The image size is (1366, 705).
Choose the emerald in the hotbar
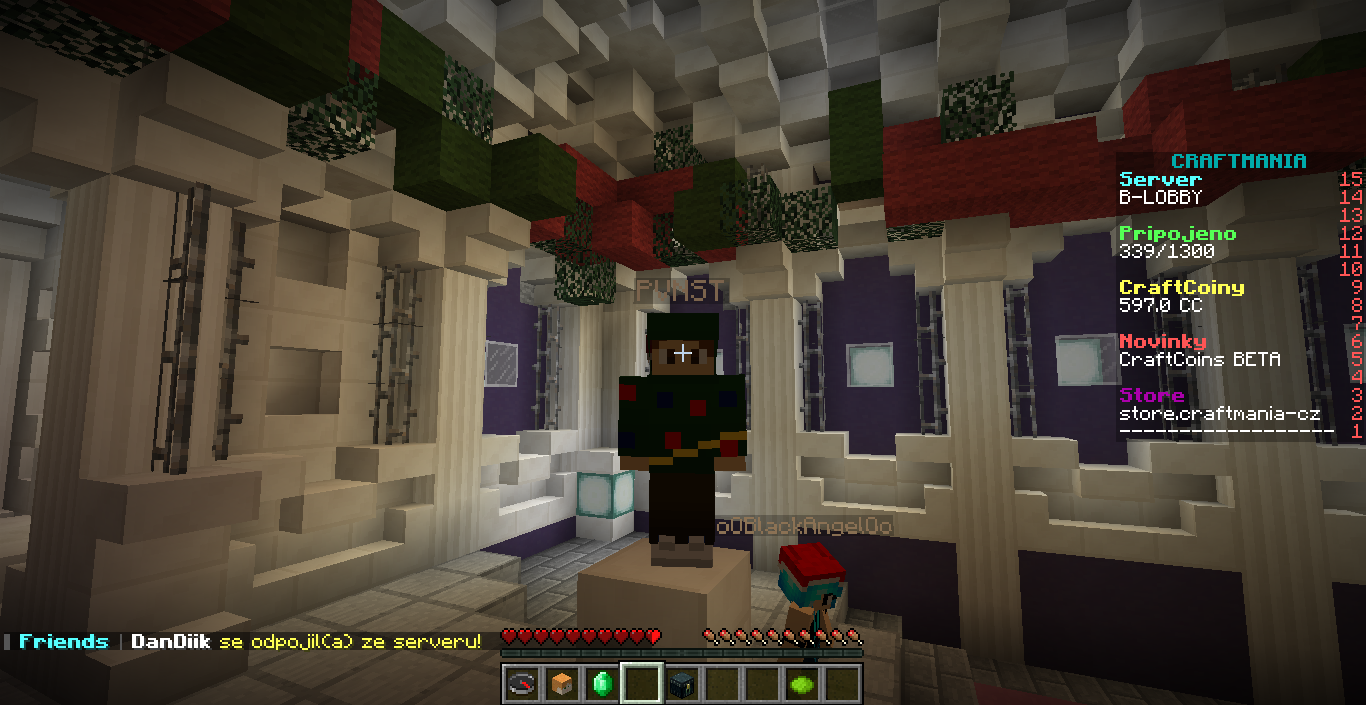pyautogui.click(x=601, y=684)
